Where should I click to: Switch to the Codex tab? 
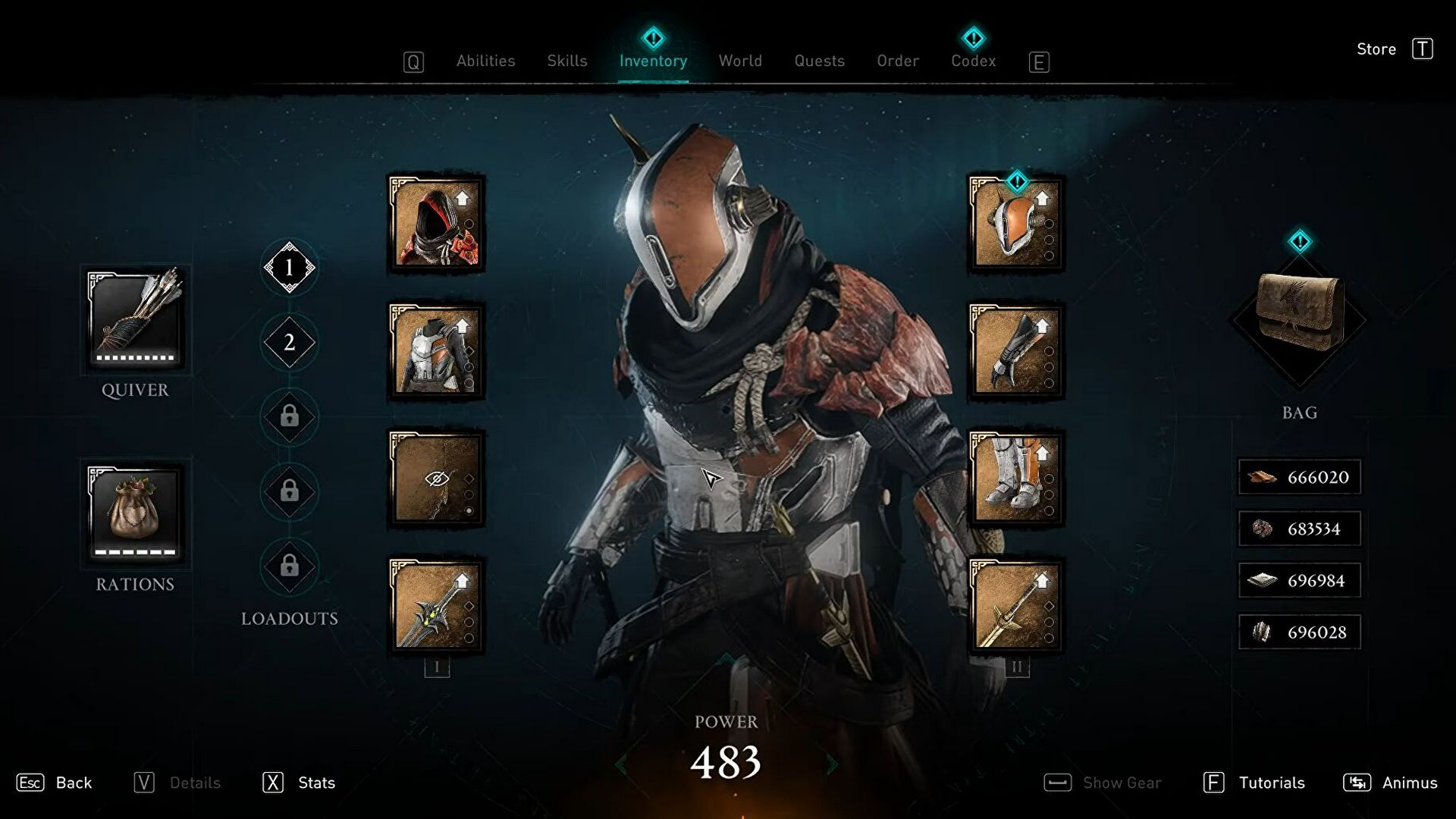coord(973,61)
